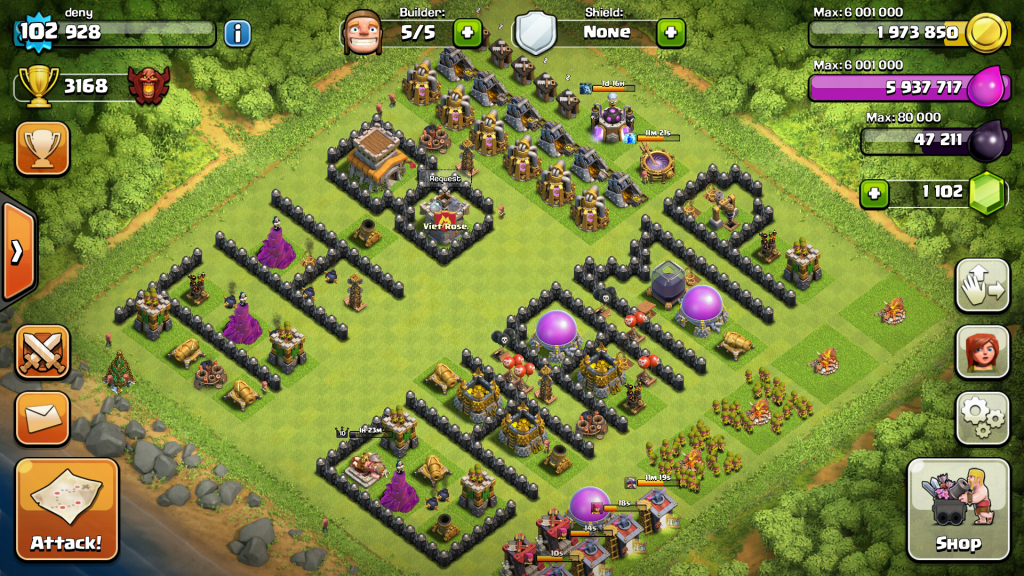
Task: Expand the side chat arrow tab
Action: point(17,251)
